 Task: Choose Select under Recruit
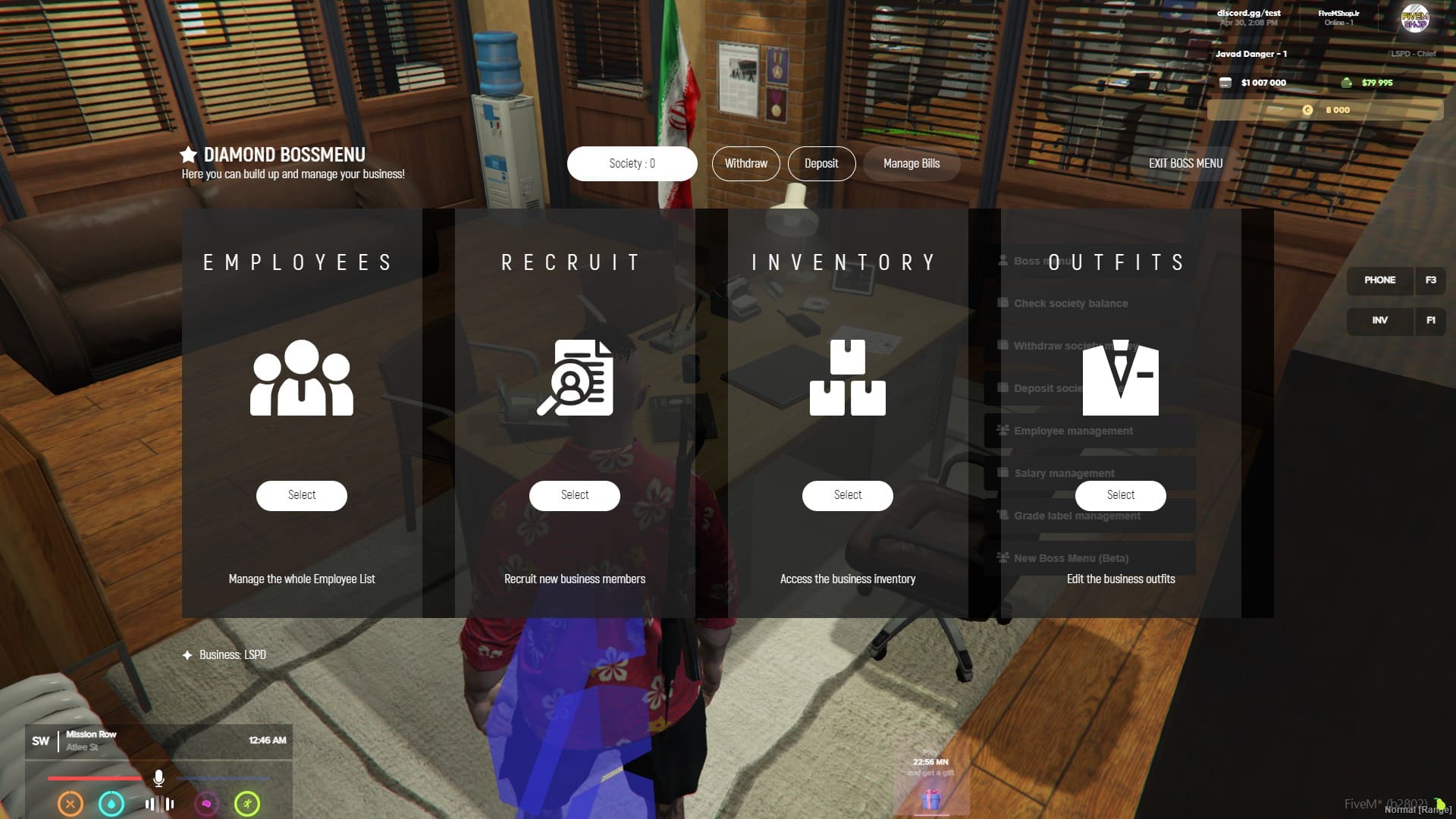[x=575, y=495]
